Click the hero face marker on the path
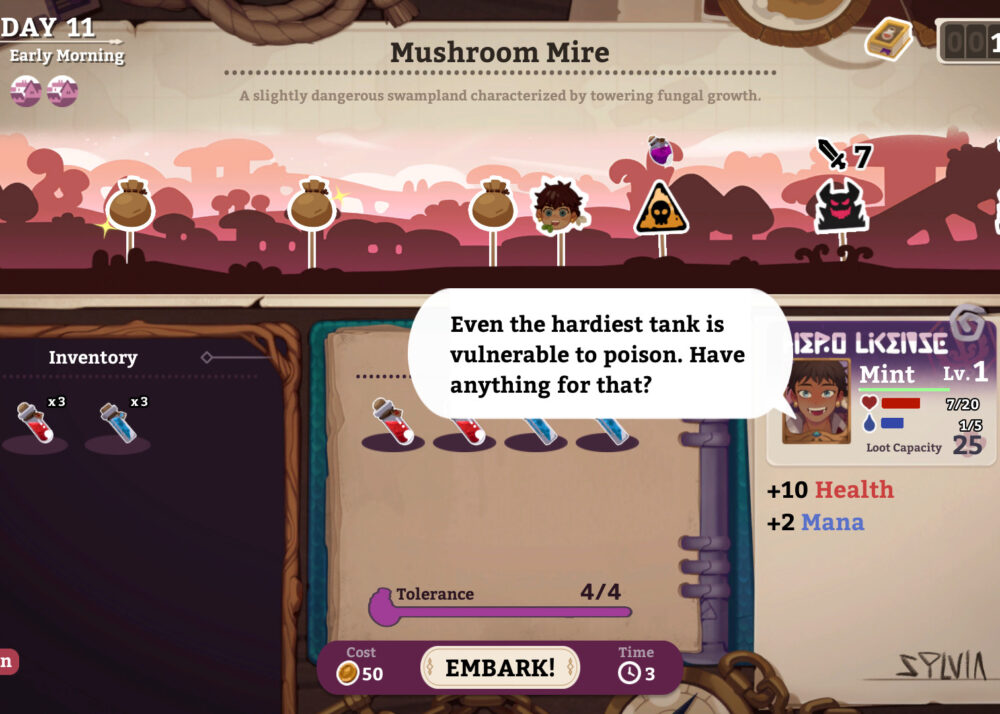 pyautogui.click(x=558, y=207)
